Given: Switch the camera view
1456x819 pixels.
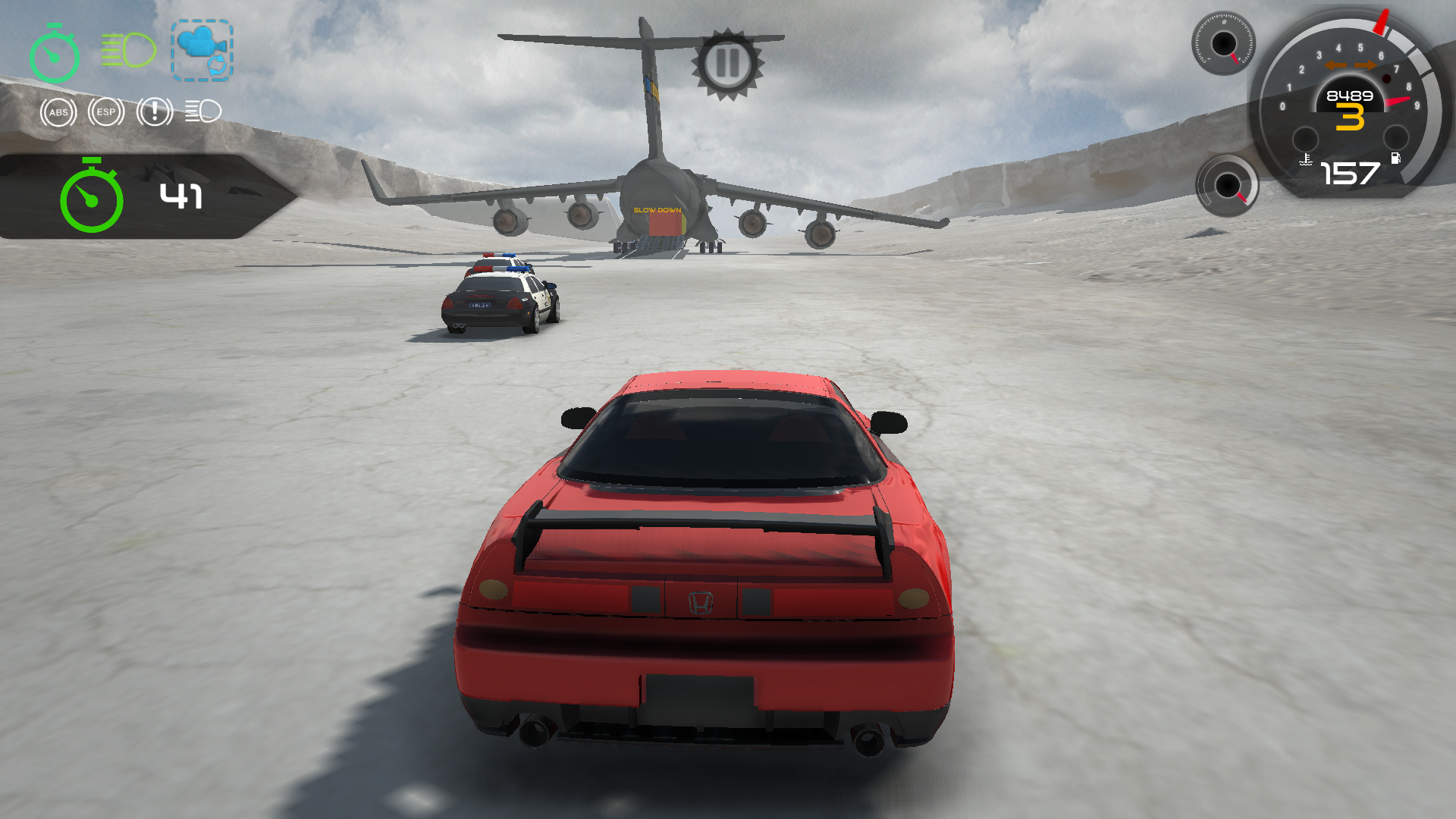Looking at the screenshot, I should (202, 51).
